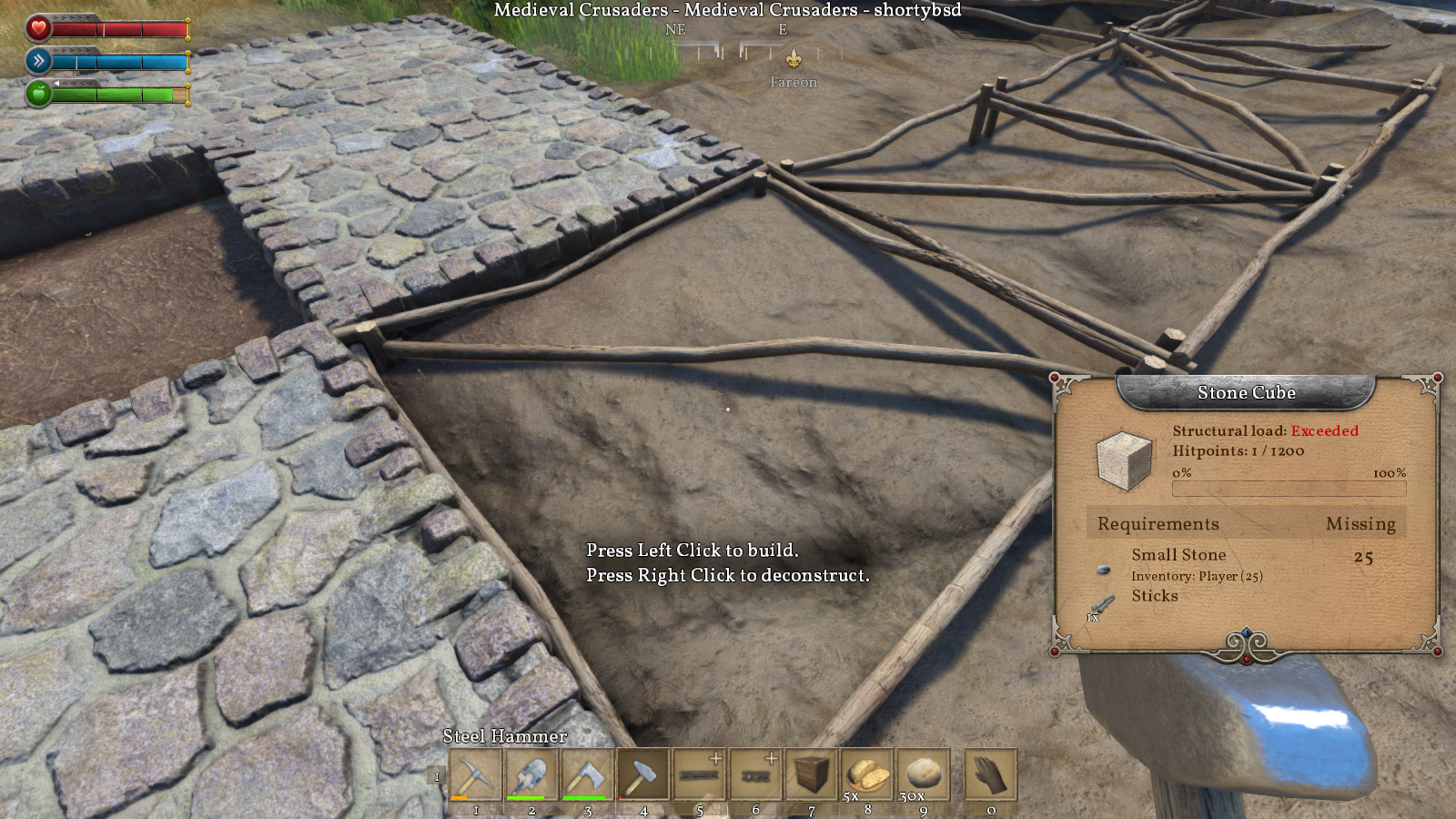This screenshot has height=819, width=1456.
Task: Equip the shovel from the hotbar
Action: (x=531, y=775)
